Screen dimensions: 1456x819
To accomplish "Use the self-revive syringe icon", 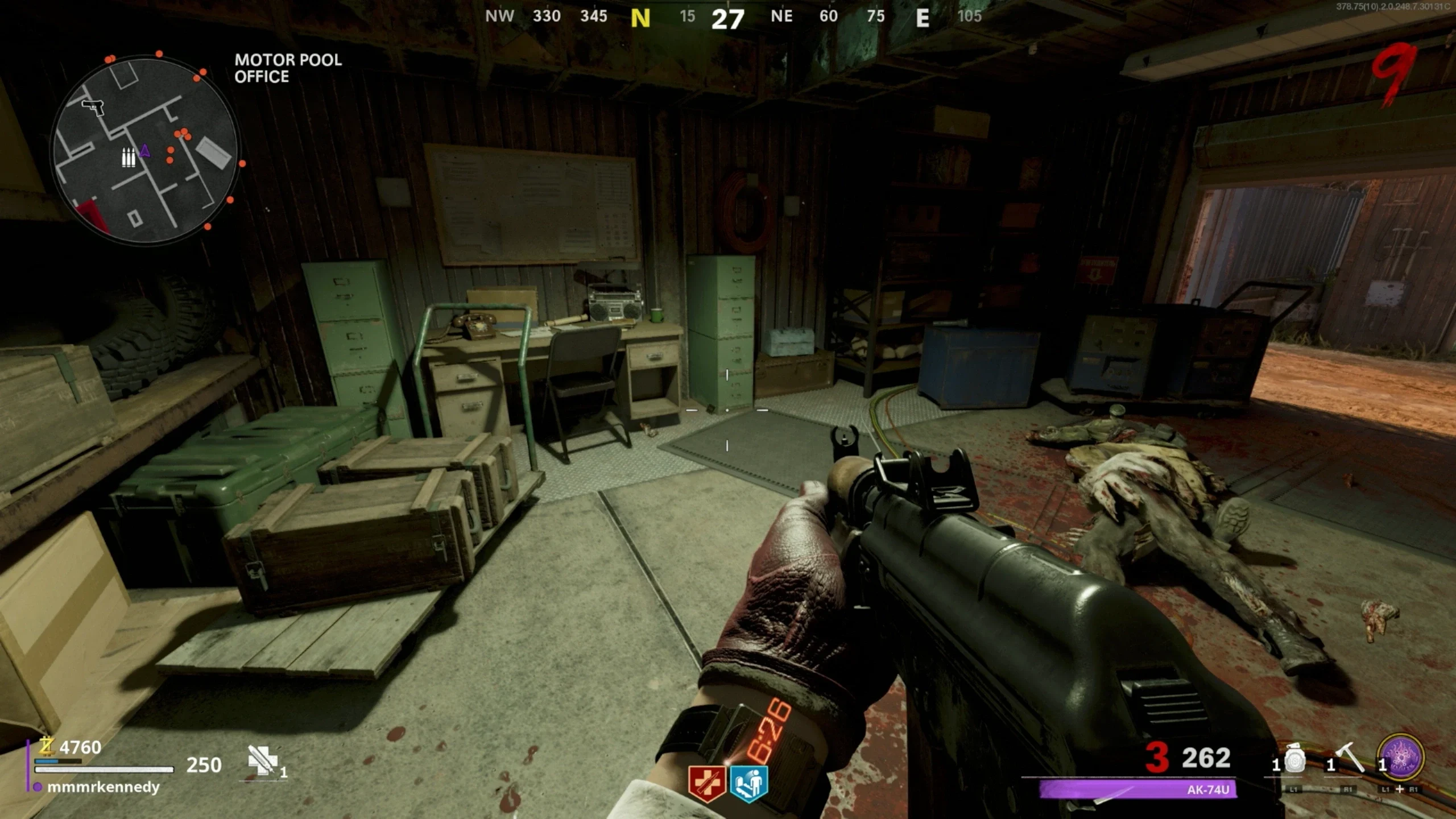I will pos(262,760).
